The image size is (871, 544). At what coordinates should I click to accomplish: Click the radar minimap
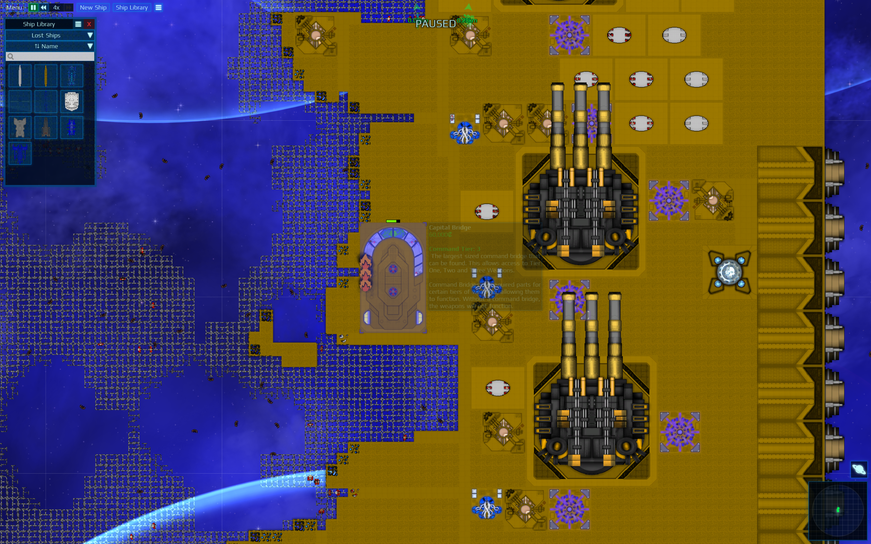click(838, 511)
